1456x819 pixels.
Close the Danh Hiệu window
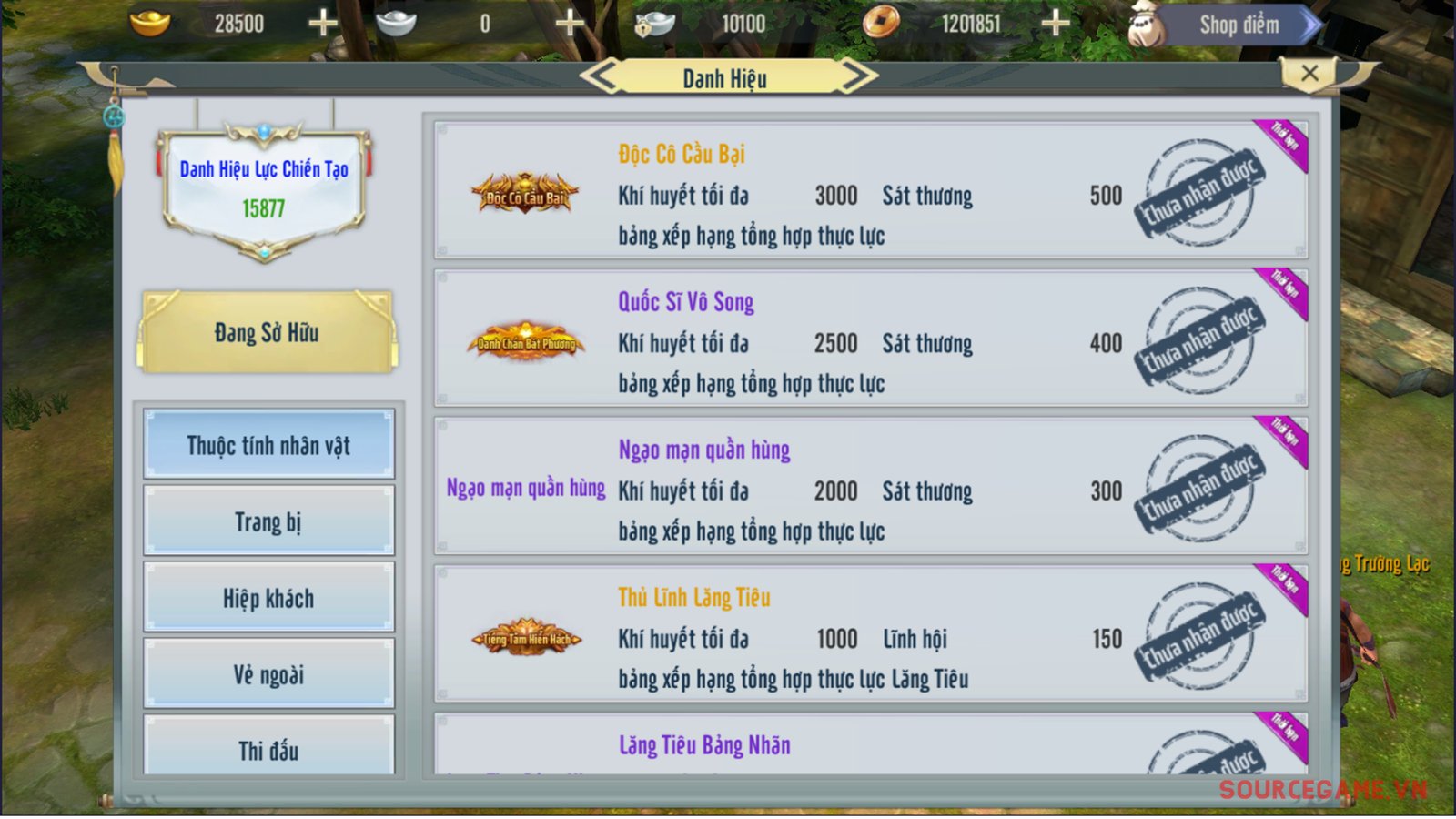click(1309, 74)
